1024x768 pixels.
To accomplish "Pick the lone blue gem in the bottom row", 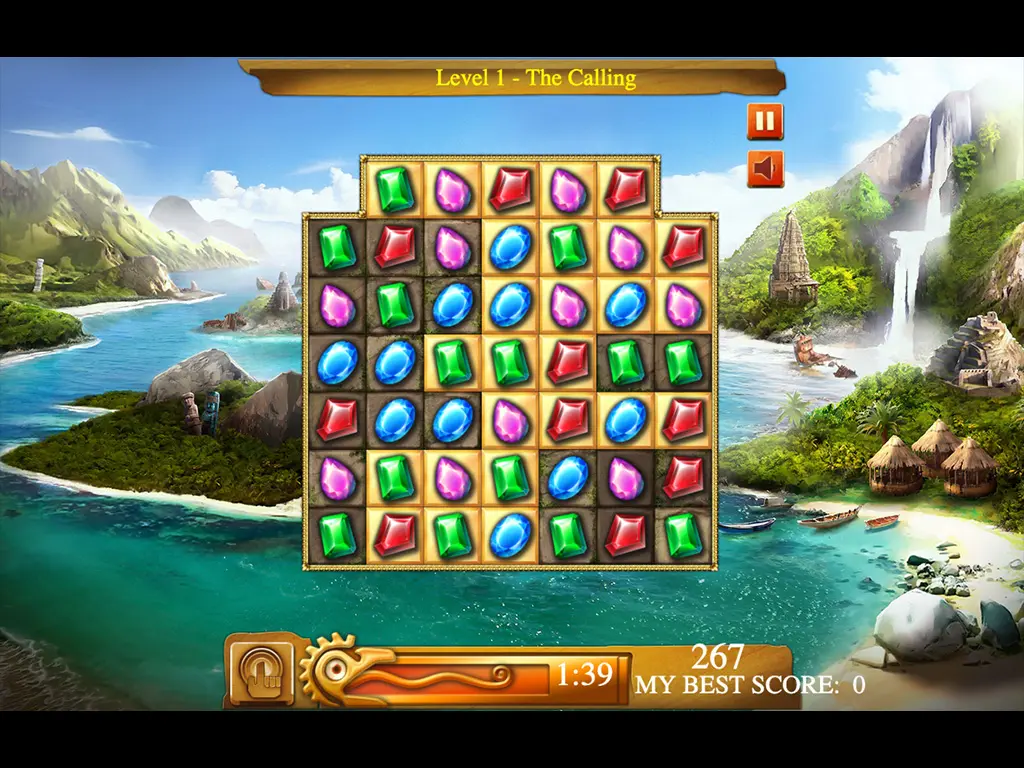I will (510, 535).
